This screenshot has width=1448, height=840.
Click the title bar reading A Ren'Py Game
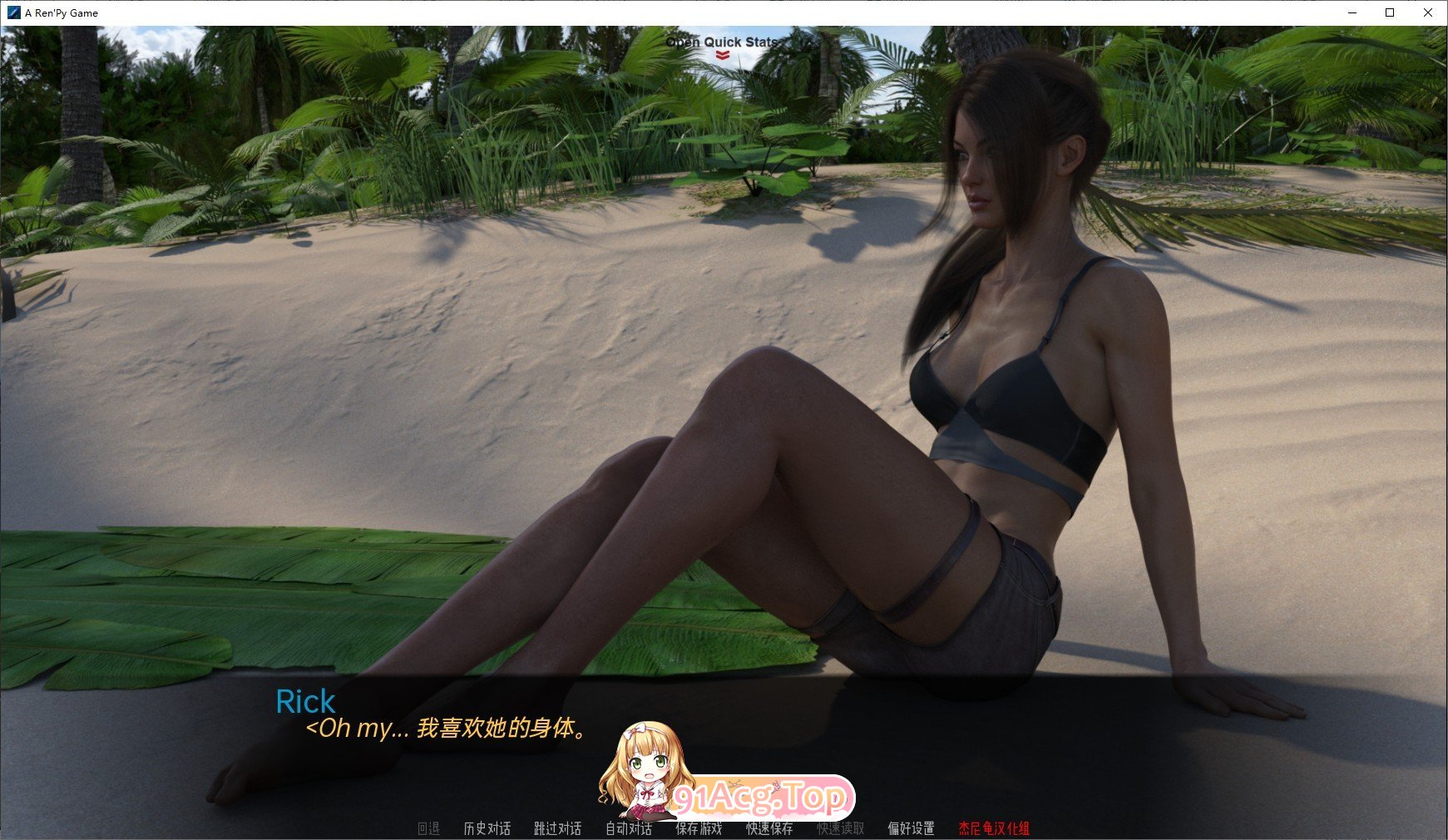(59, 12)
